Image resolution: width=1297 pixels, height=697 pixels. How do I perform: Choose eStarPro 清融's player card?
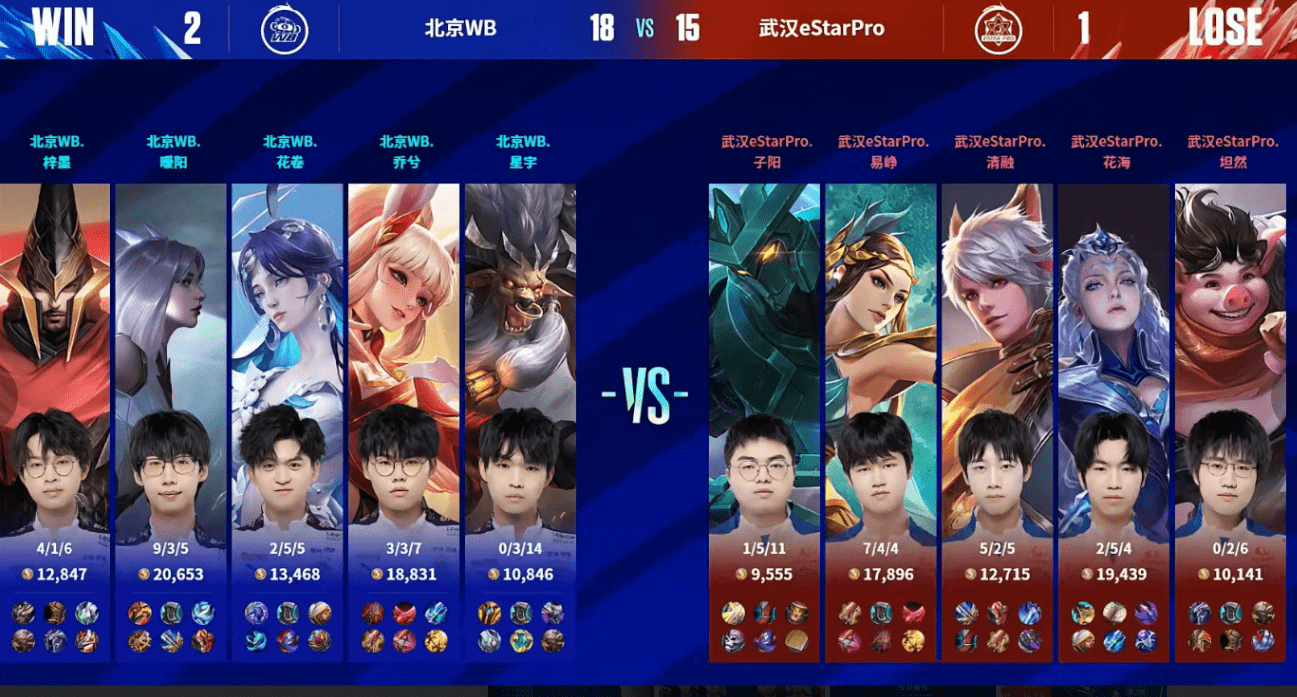pos(998,400)
